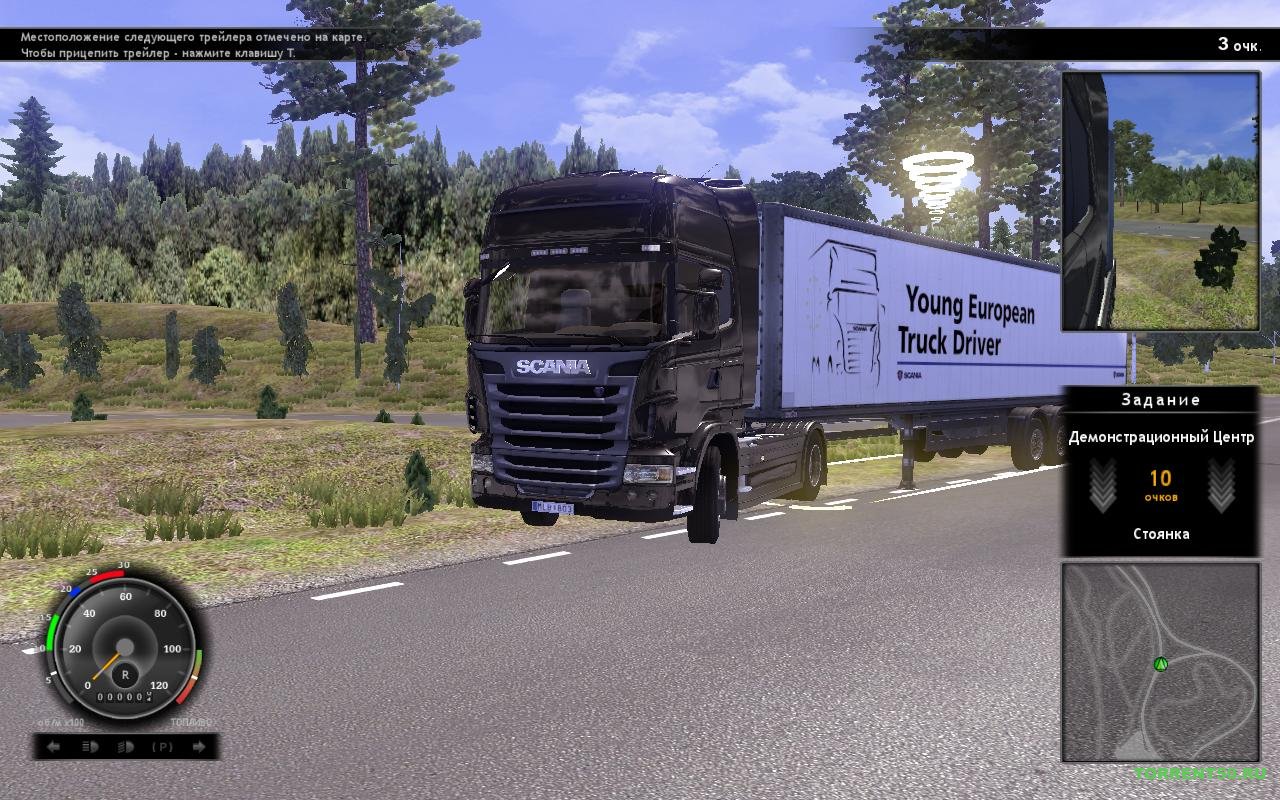Toggle the left turn signal arrow

pyautogui.click(x=54, y=747)
